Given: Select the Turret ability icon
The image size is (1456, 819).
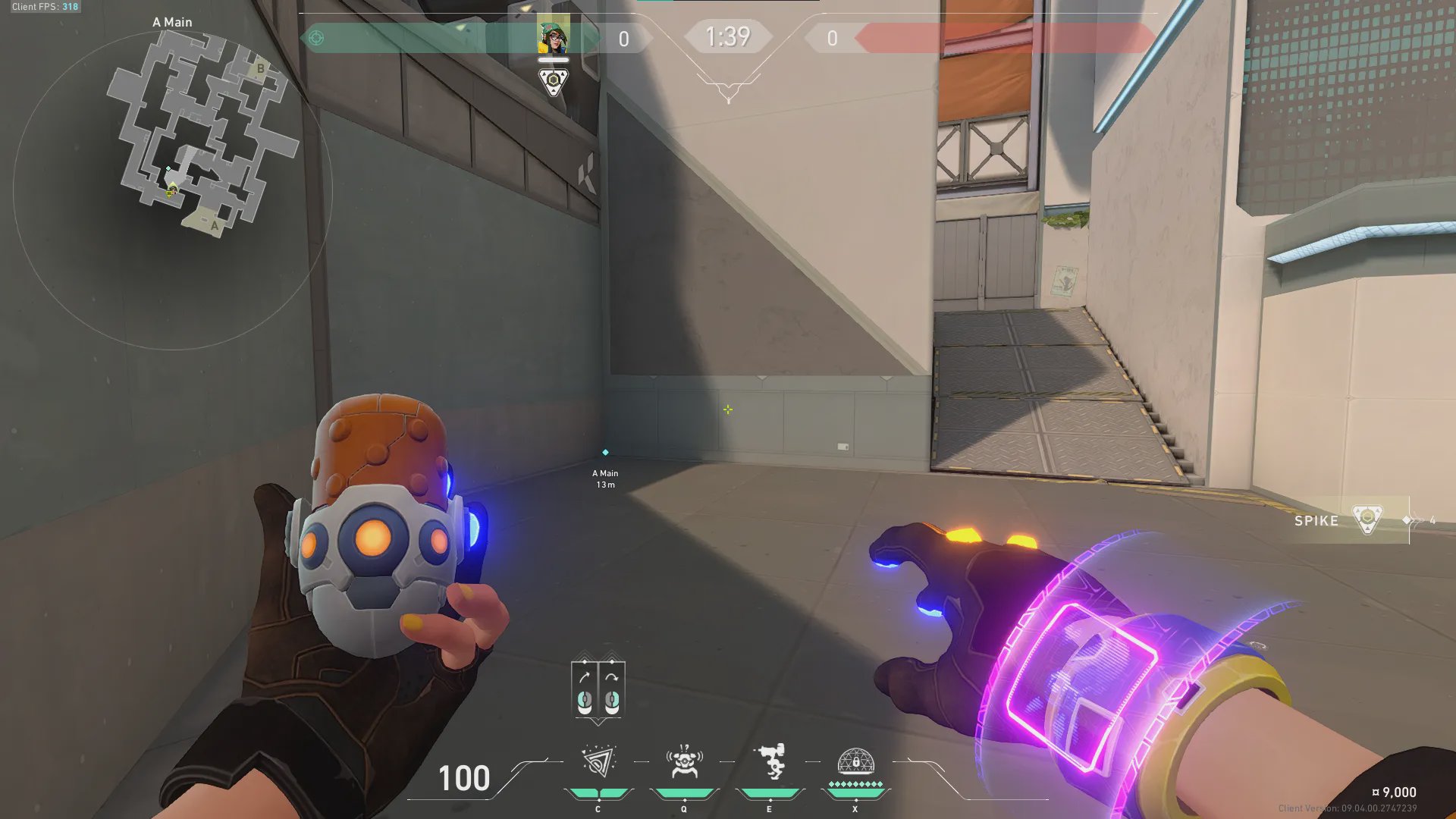Looking at the screenshot, I should point(770,761).
